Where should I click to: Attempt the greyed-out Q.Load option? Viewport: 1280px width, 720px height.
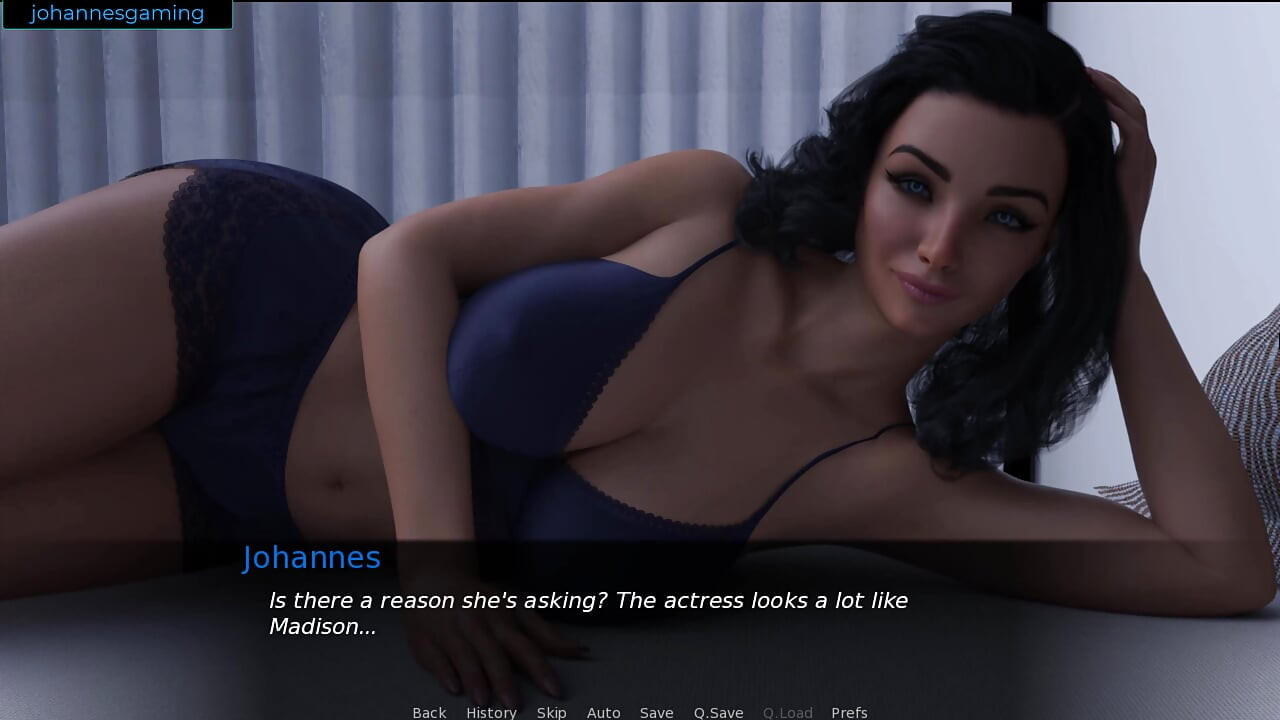click(787, 712)
